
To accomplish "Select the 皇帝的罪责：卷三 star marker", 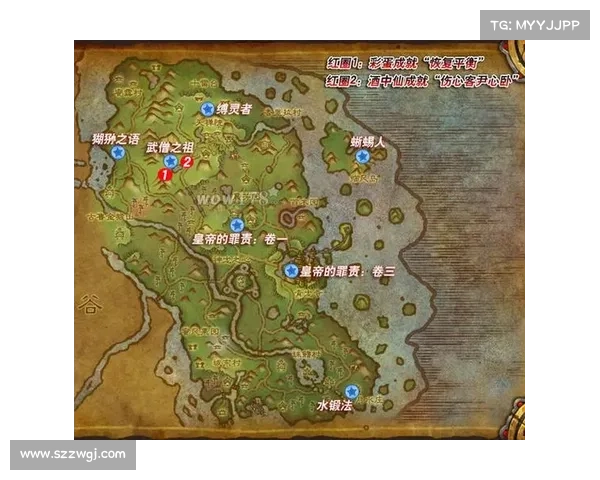I will point(291,270).
